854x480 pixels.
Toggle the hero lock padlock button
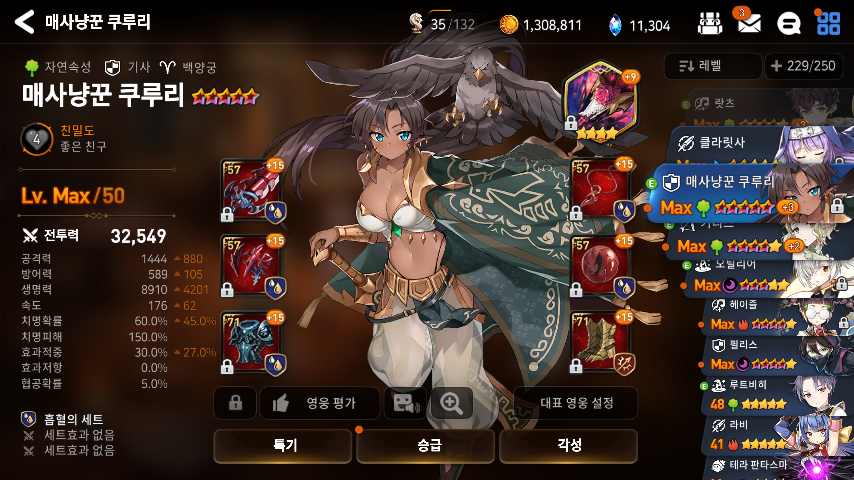coord(236,403)
